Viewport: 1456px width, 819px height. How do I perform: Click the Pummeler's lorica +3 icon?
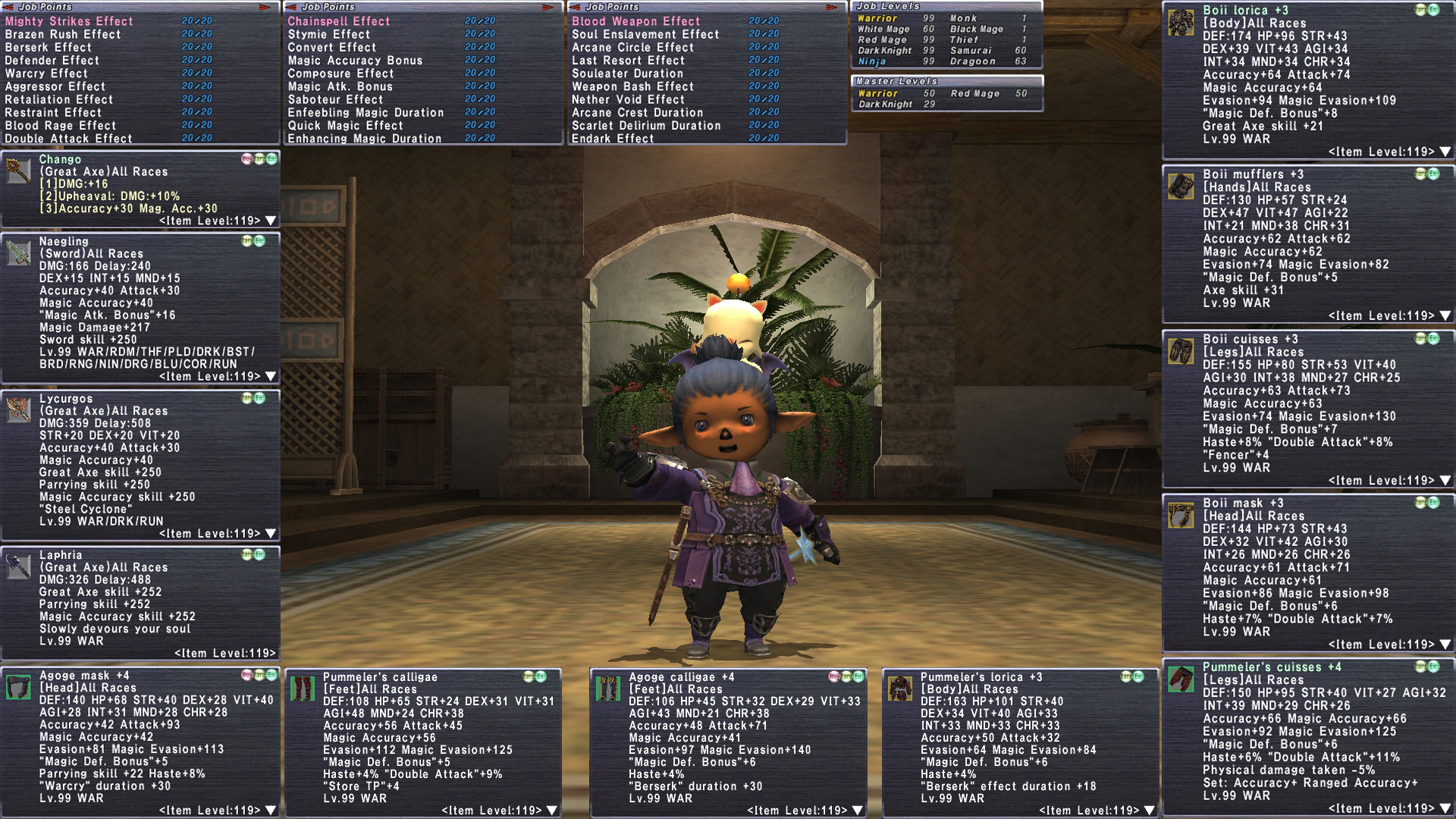point(900,689)
